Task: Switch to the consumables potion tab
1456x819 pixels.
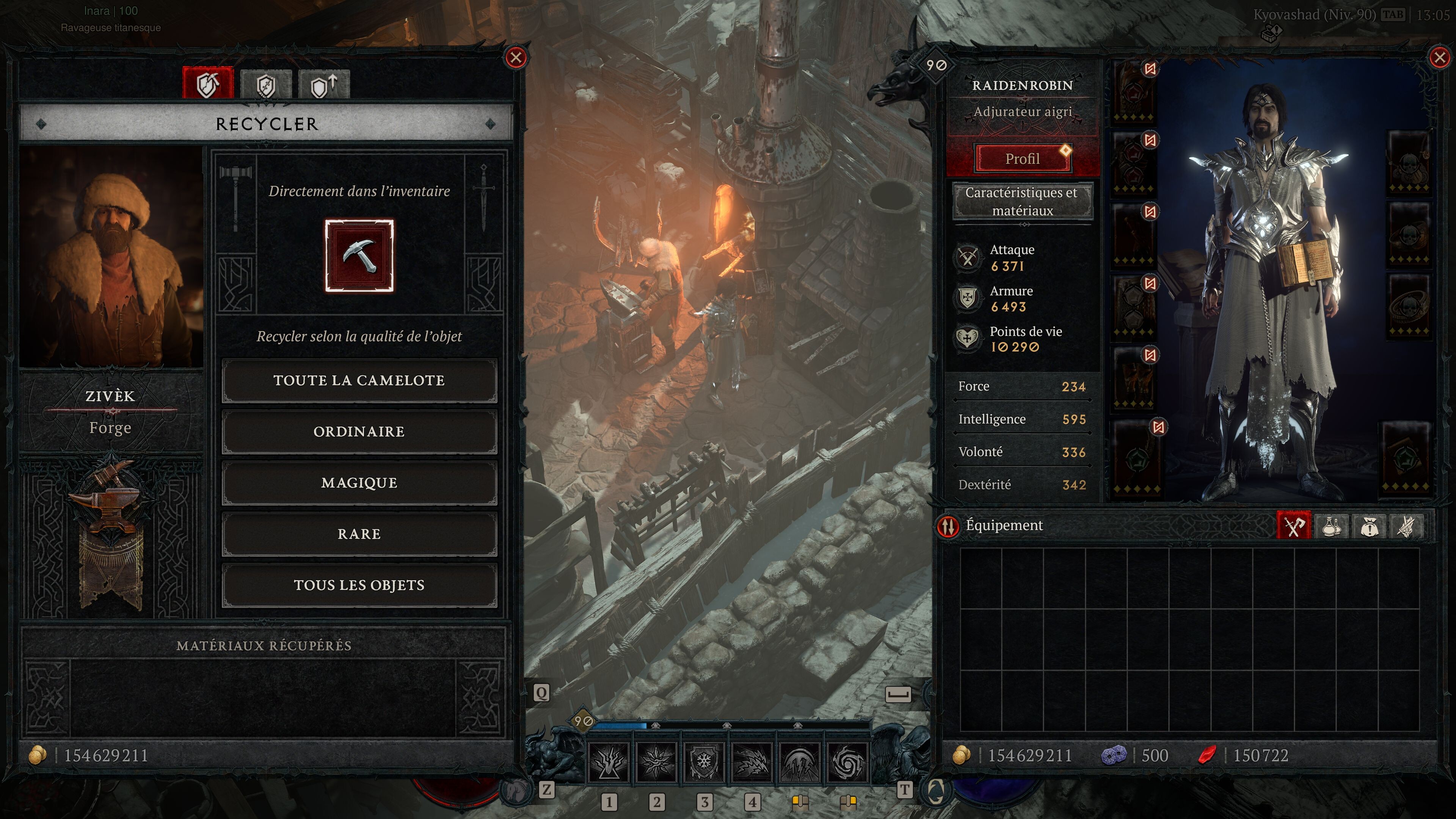Action: tap(1331, 526)
